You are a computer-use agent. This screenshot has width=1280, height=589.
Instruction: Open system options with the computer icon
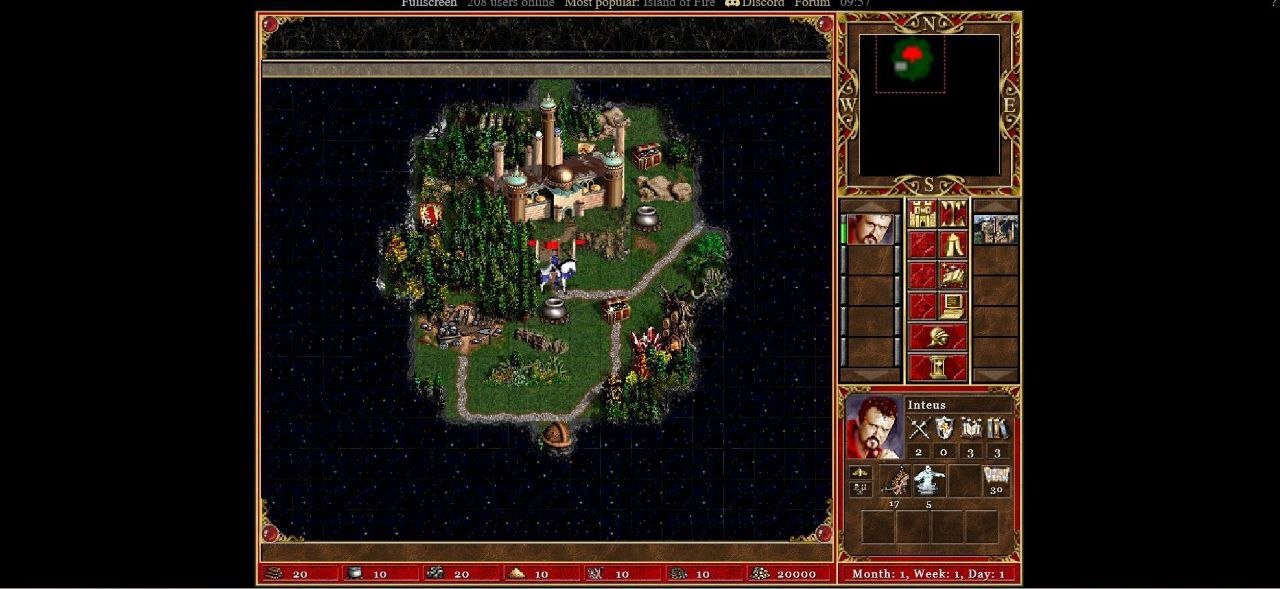952,305
